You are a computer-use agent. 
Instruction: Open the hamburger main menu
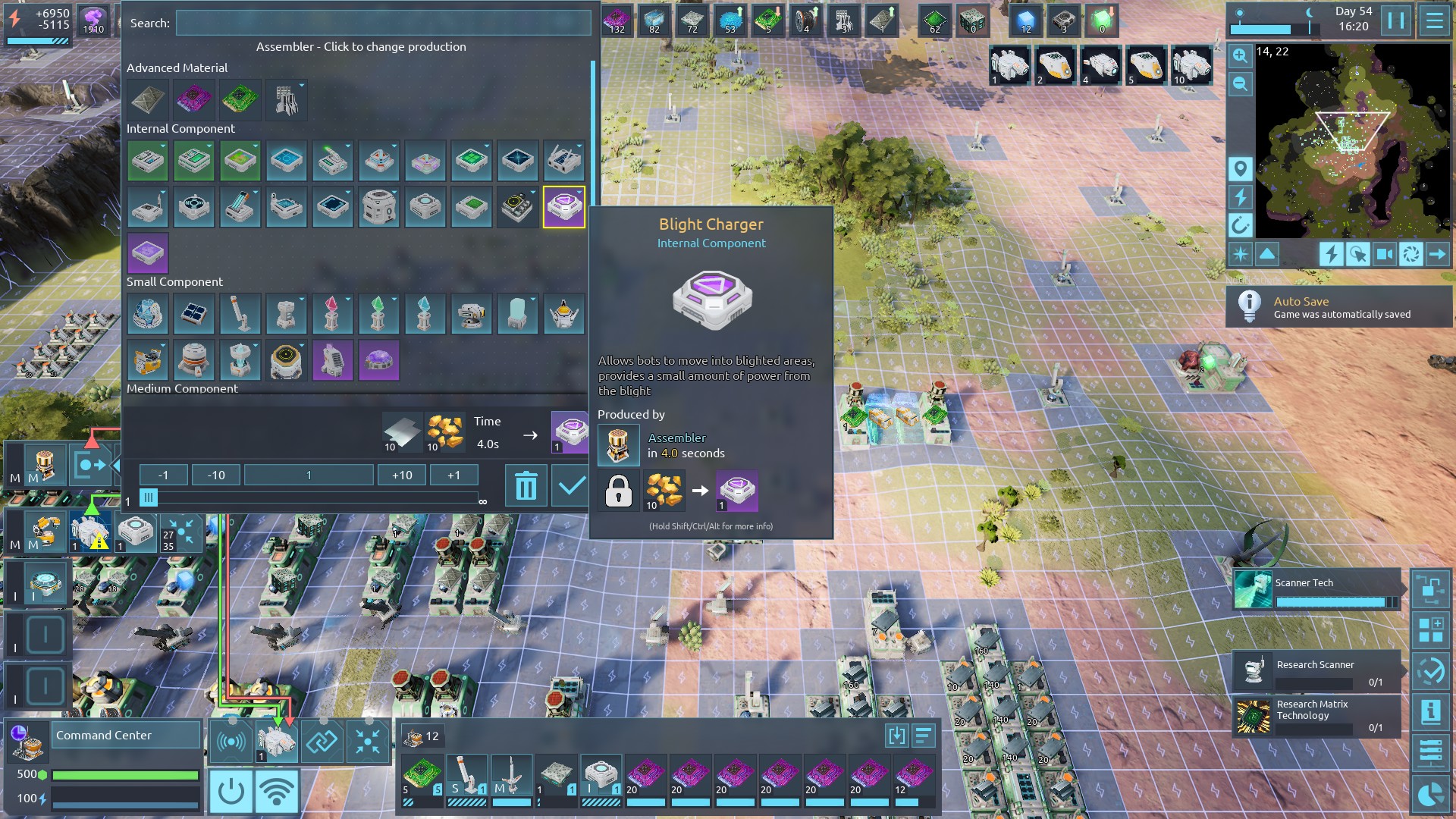1434,20
